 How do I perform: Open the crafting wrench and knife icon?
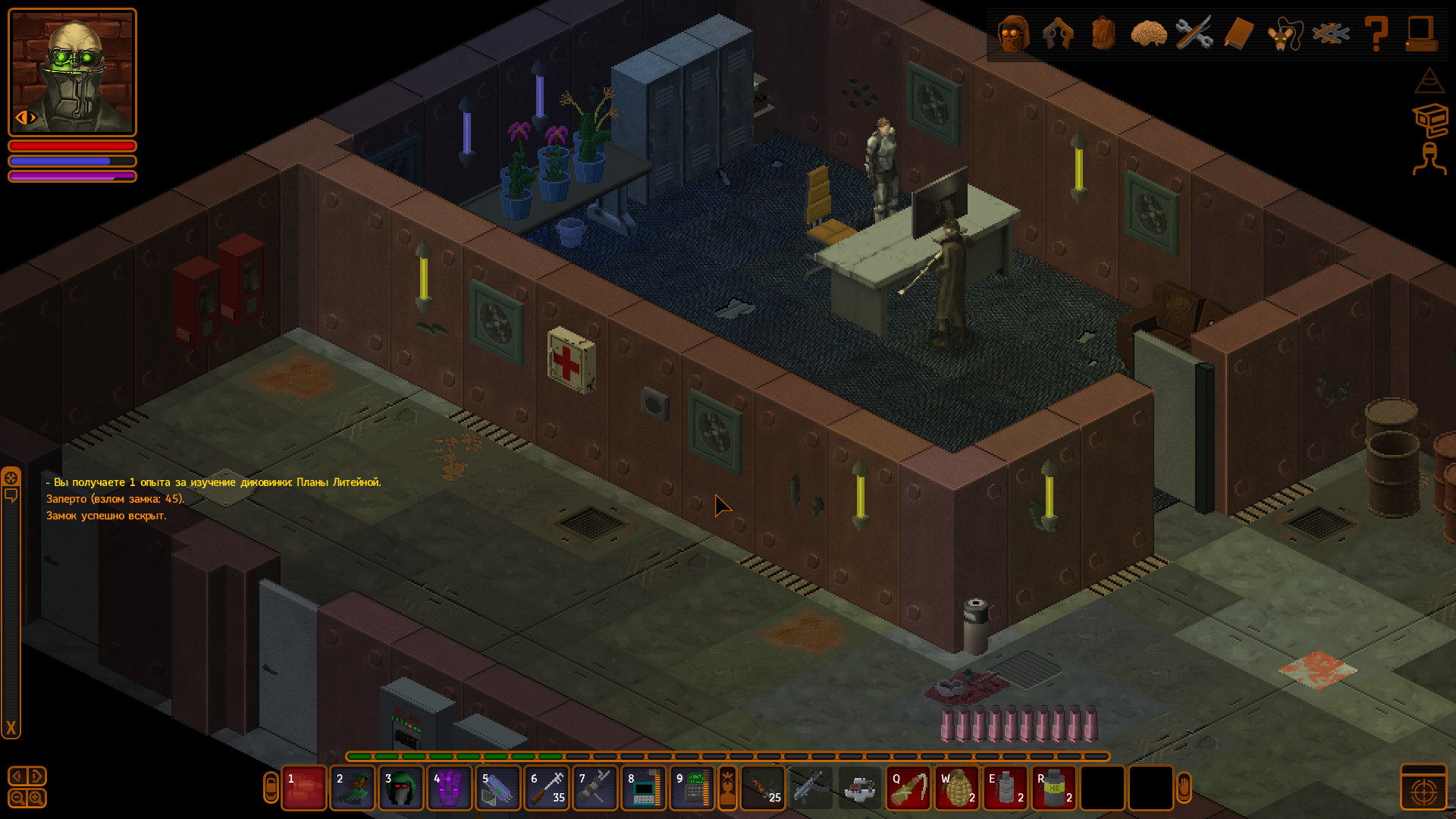(x=1194, y=34)
